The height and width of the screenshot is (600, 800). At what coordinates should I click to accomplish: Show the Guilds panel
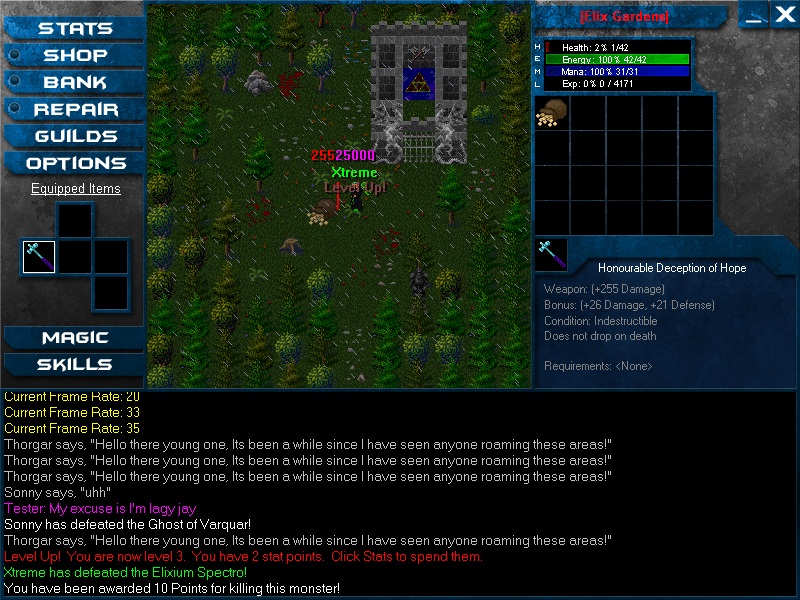(x=75, y=137)
